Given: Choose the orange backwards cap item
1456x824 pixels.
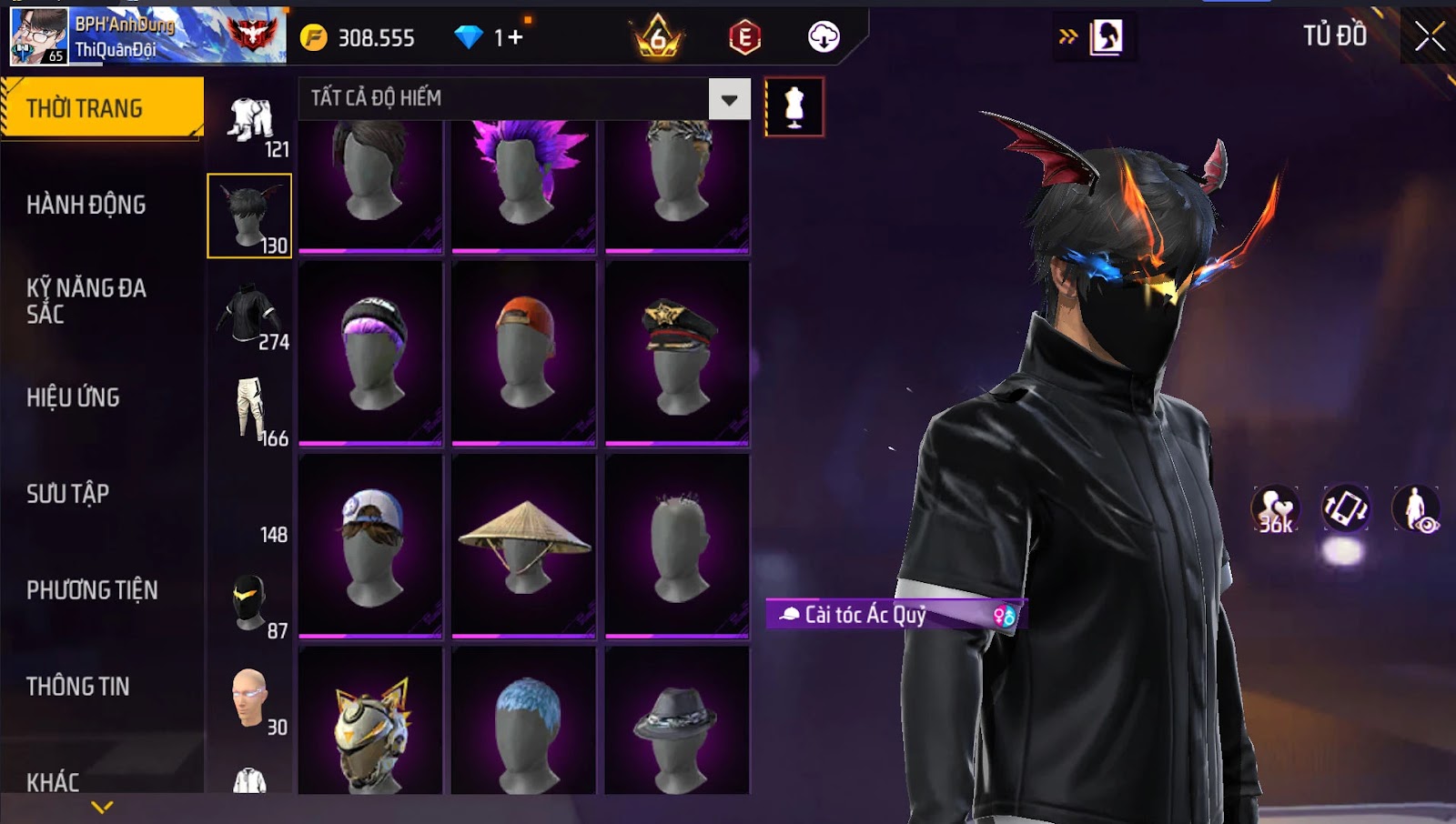Looking at the screenshot, I should point(524,353).
